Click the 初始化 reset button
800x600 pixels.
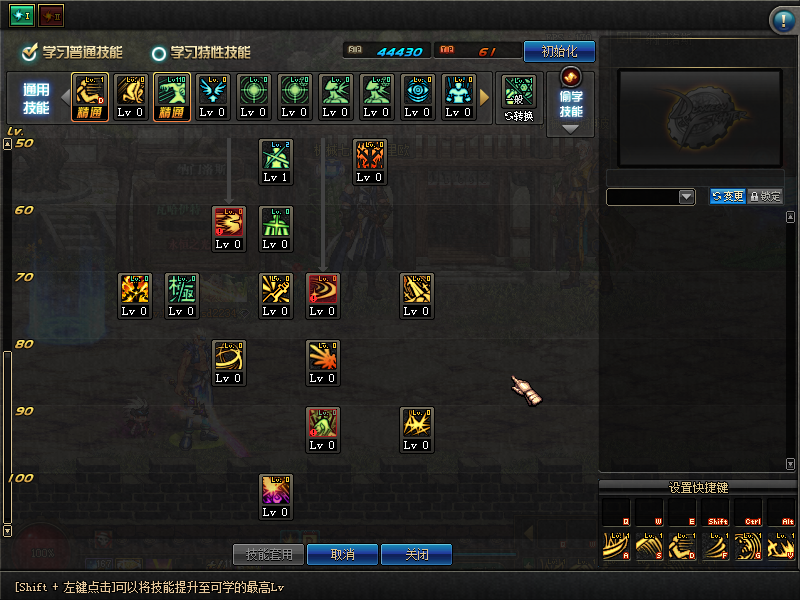click(x=559, y=51)
